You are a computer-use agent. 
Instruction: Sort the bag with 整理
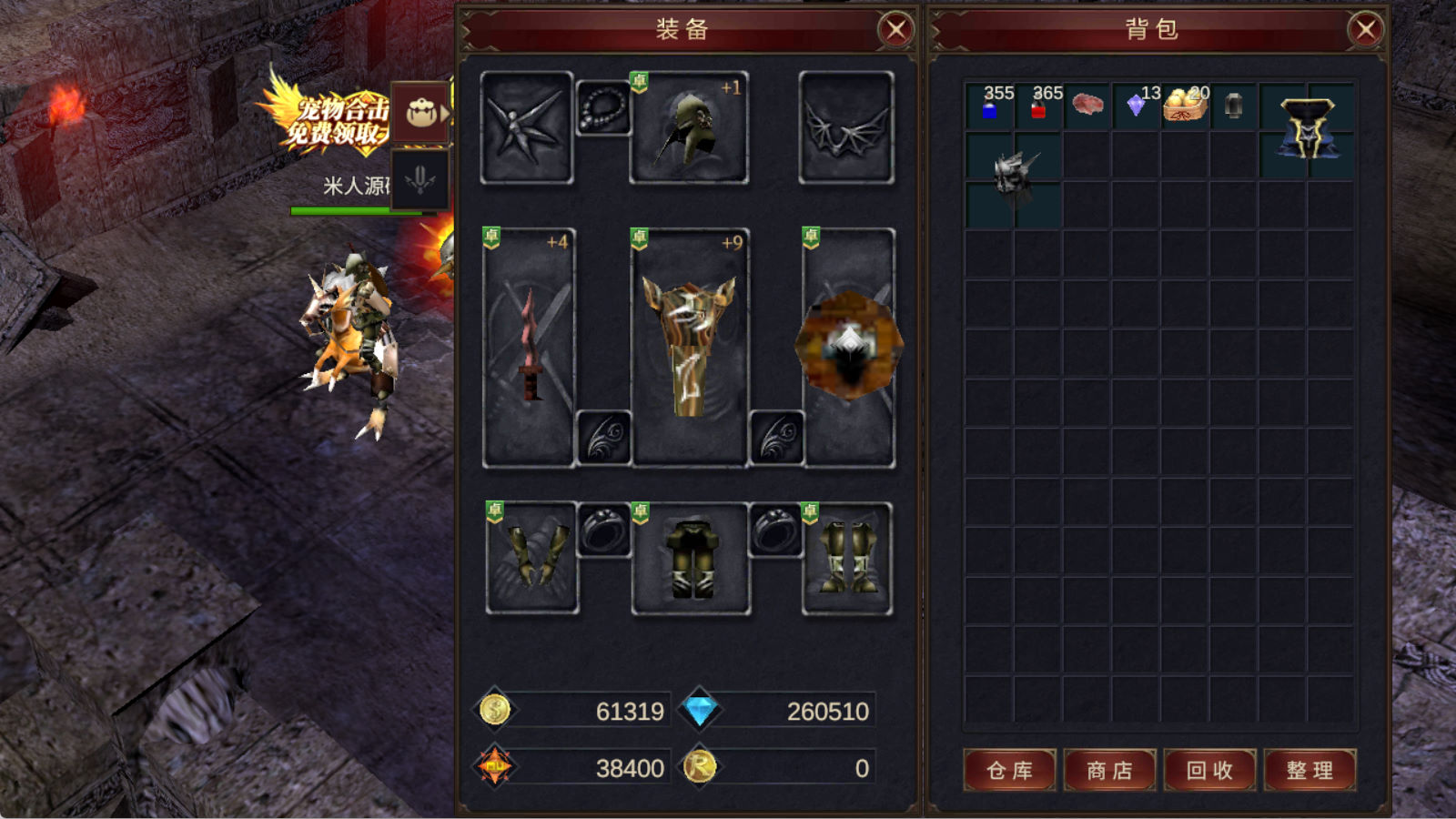click(1310, 771)
